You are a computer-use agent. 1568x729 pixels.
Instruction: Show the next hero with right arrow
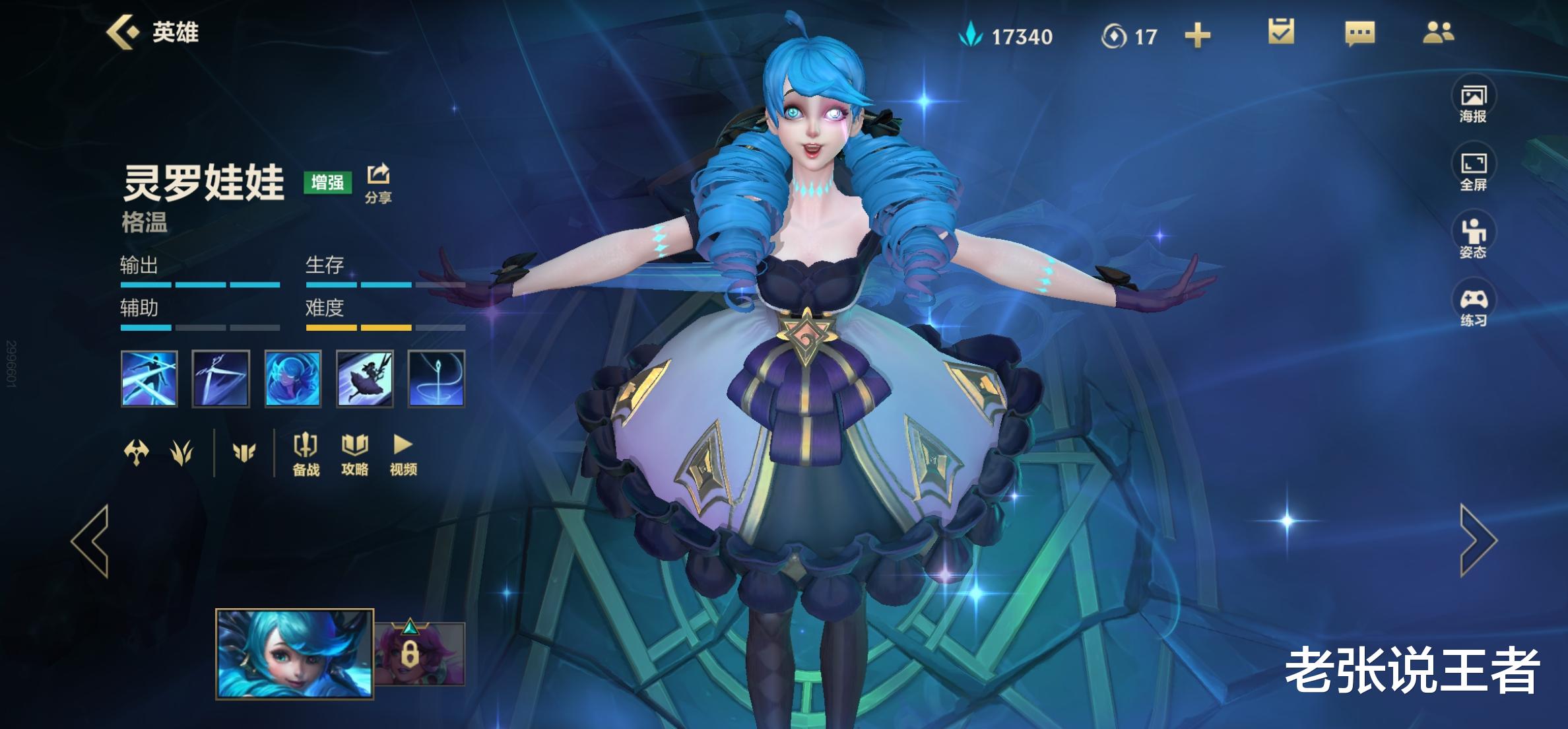coord(1478,541)
